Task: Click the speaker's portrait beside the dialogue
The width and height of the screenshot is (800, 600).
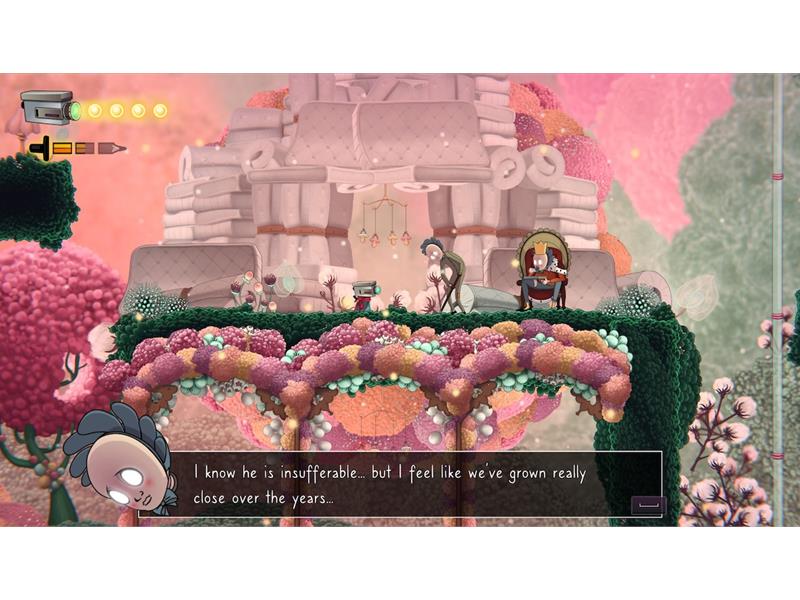Action: click(x=118, y=459)
